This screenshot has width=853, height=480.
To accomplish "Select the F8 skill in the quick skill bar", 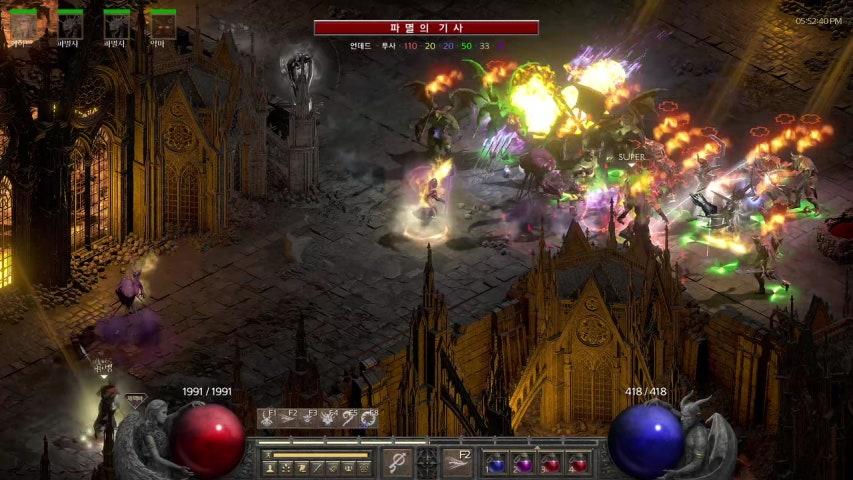I will click(x=370, y=420).
